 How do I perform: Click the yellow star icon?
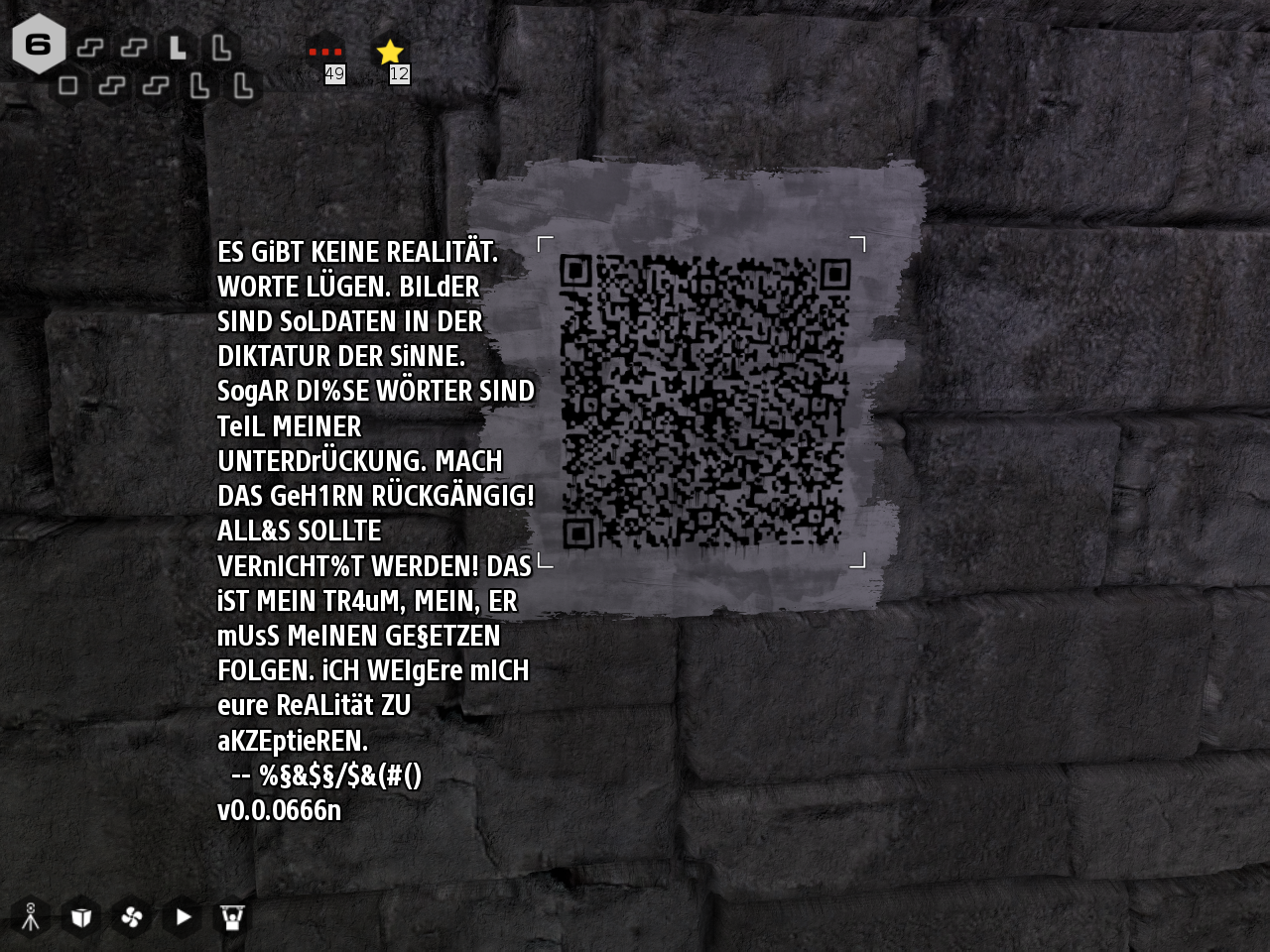click(390, 52)
